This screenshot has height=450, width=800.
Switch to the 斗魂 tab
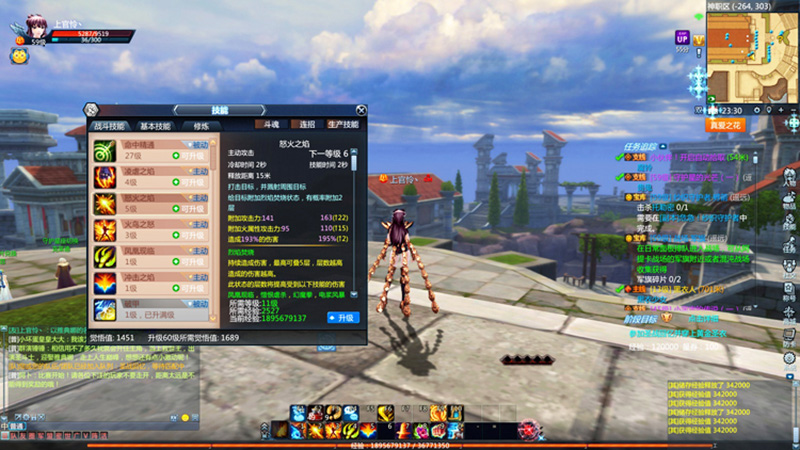(x=270, y=125)
